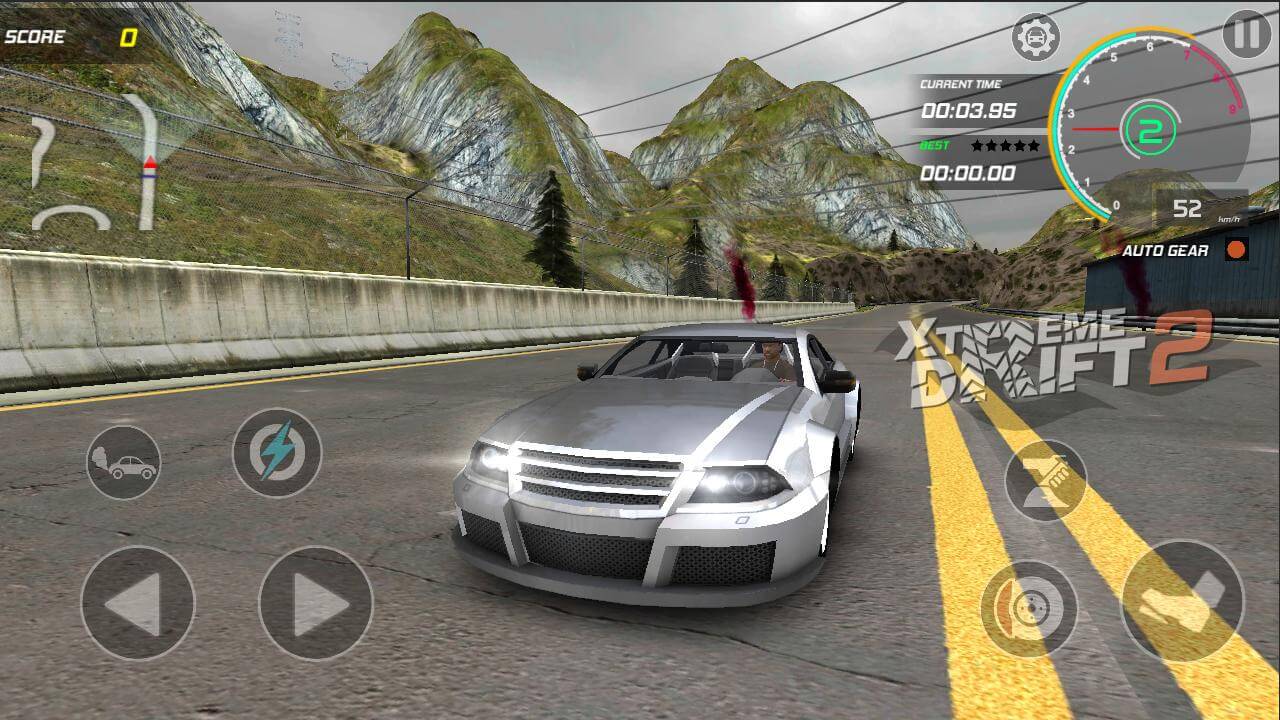Open the car settings gear icon
The height and width of the screenshot is (720, 1280).
tap(1034, 34)
